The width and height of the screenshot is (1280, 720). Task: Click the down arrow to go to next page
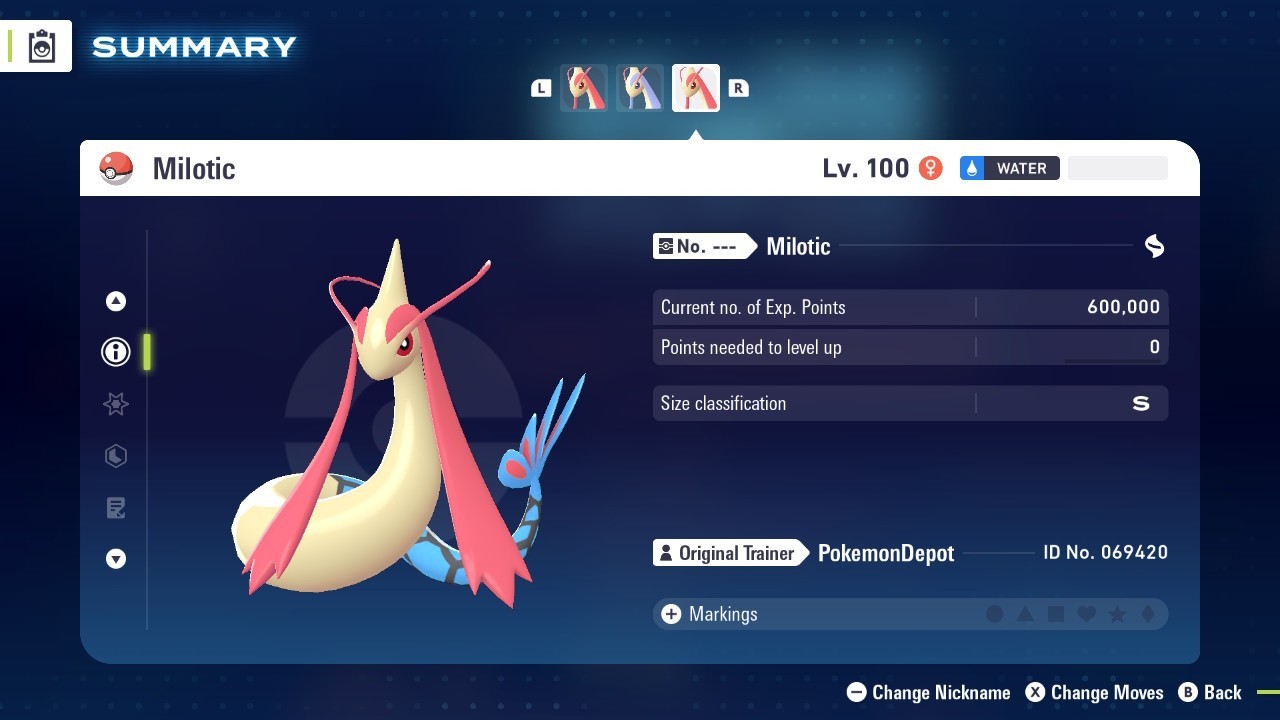[x=116, y=559]
